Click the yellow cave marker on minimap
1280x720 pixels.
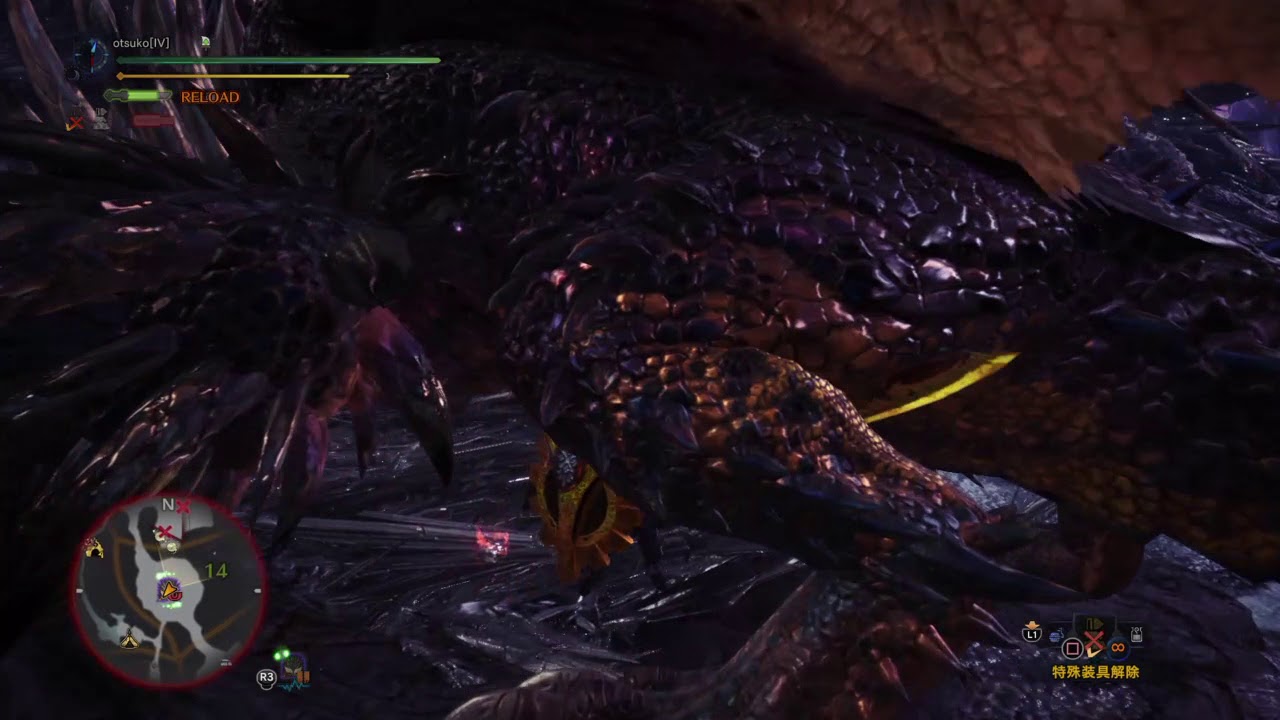pyautogui.click(x=95, y=547)
